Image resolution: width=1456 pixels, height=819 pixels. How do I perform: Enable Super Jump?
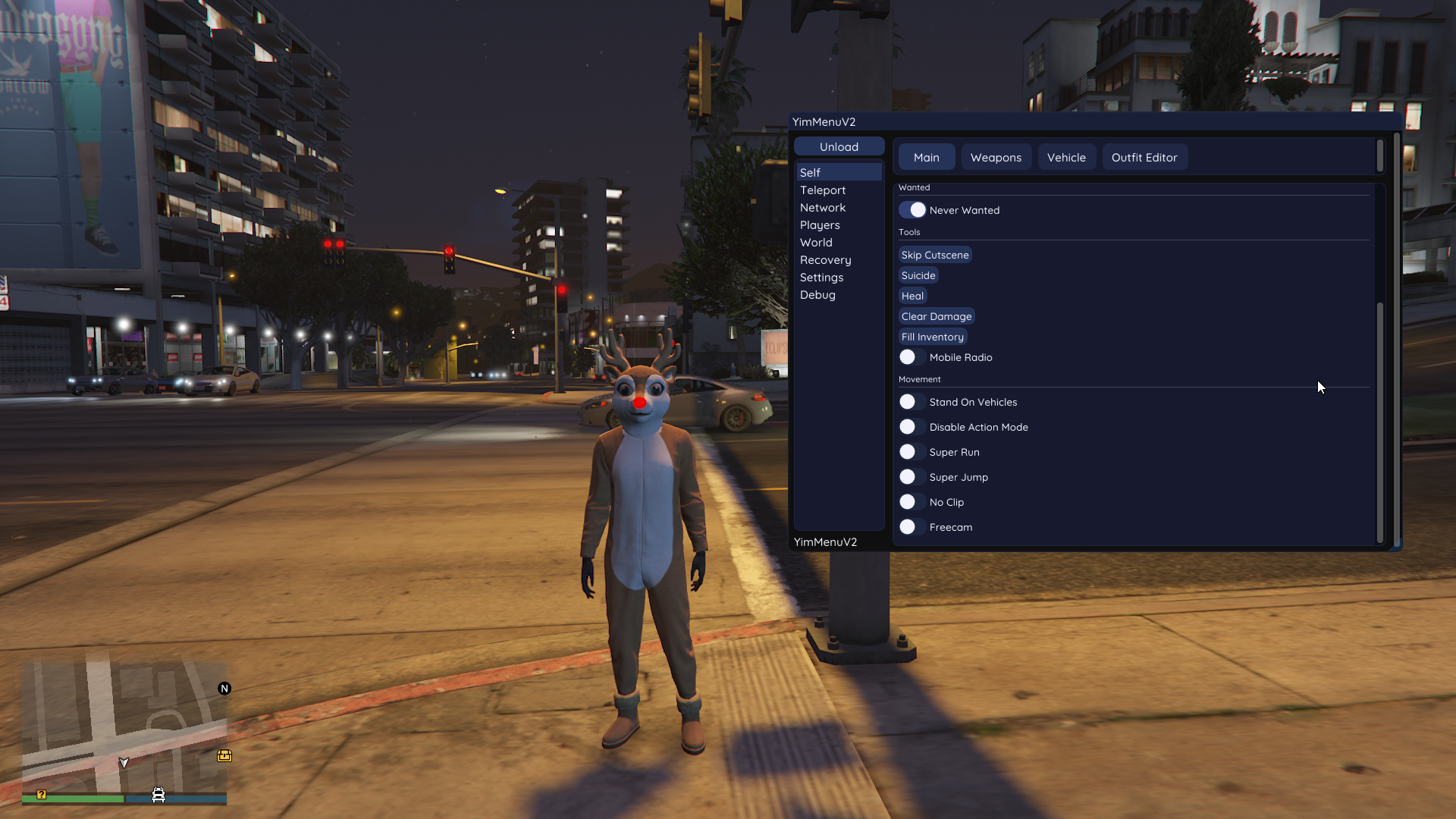click(x=908, y=476)
